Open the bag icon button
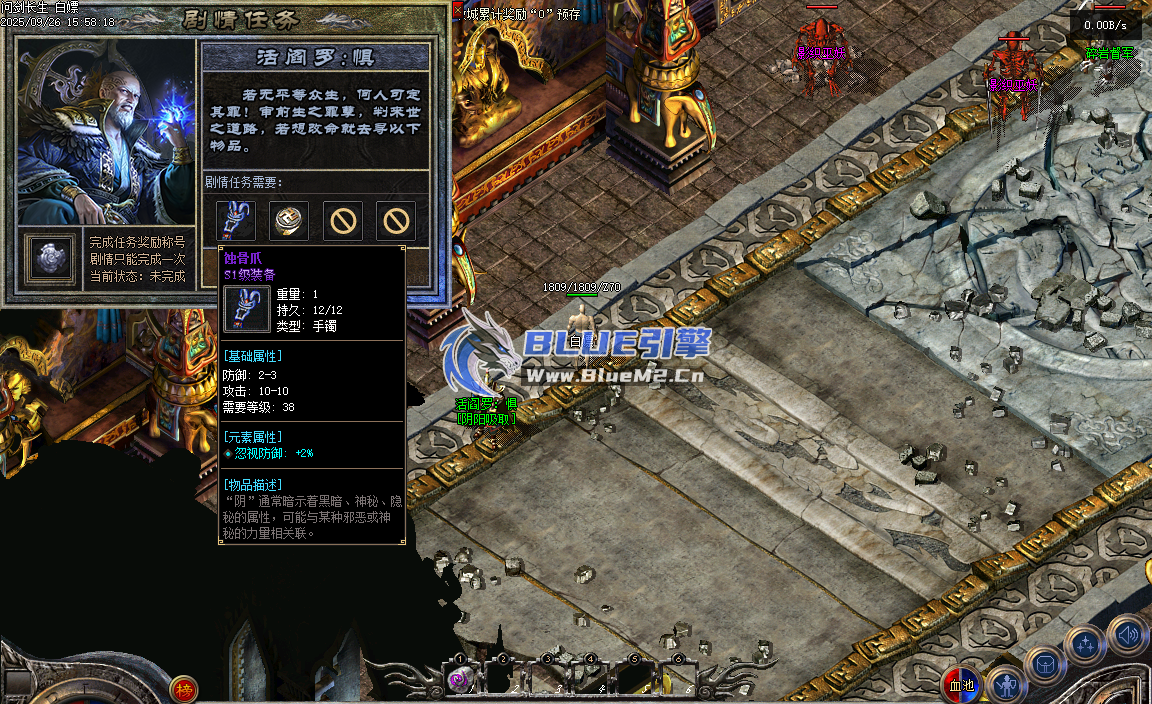 click(1045, 665)
